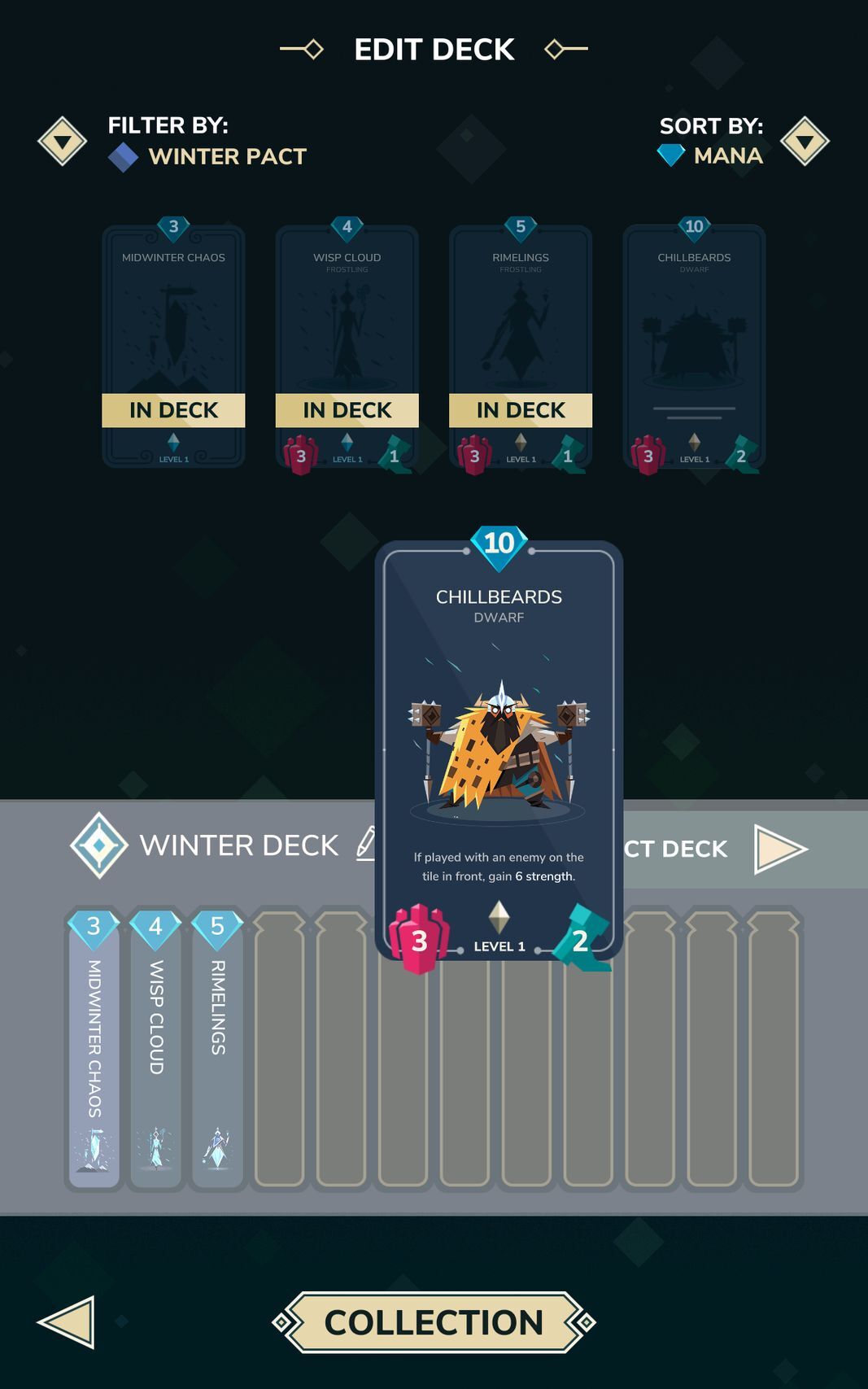Go to the next deck with the arrow
868x1389 pixels.
(x=779, y=849)
